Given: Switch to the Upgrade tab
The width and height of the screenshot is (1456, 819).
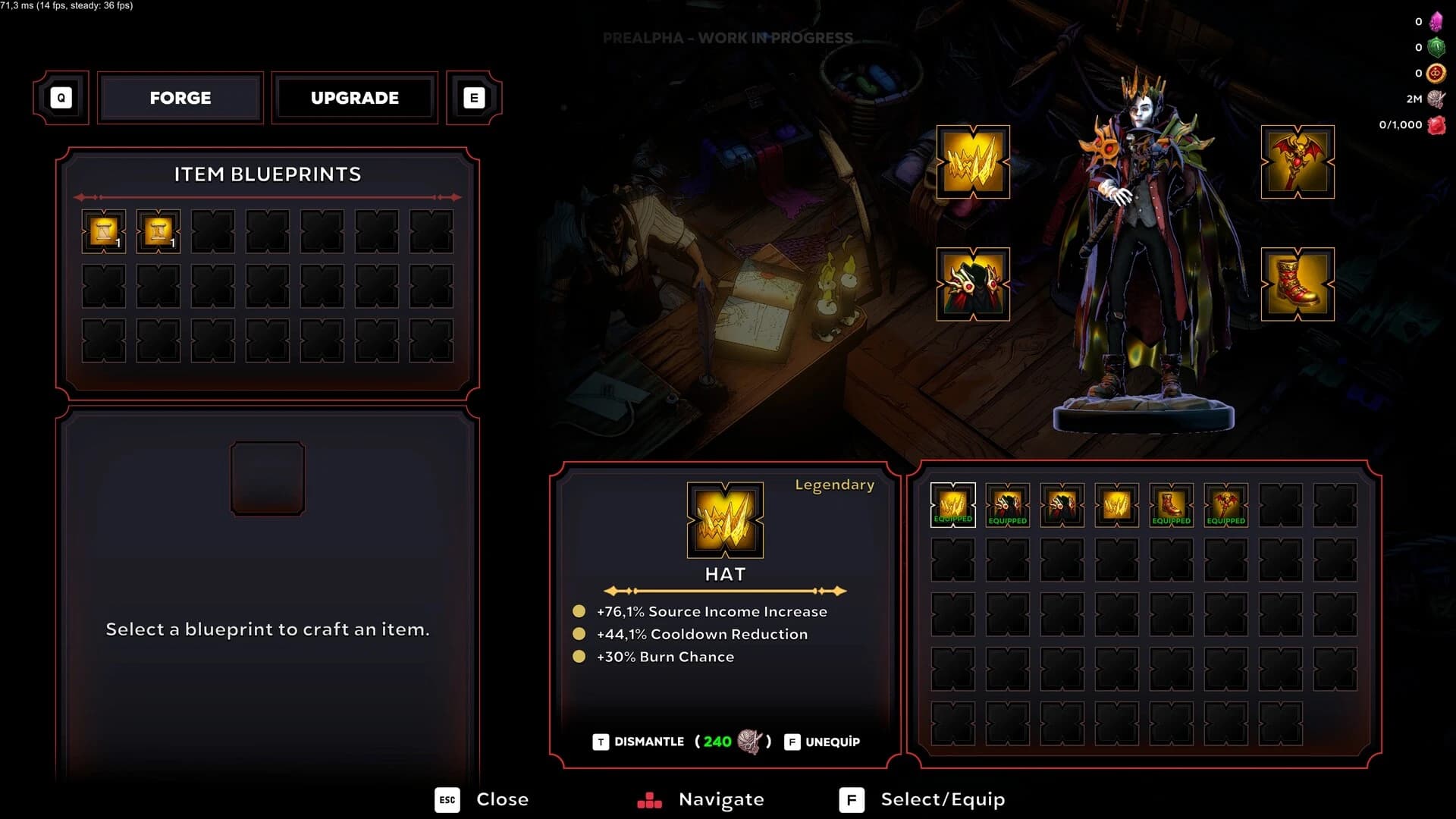Looking at the screenshot, I should (354, 97).
